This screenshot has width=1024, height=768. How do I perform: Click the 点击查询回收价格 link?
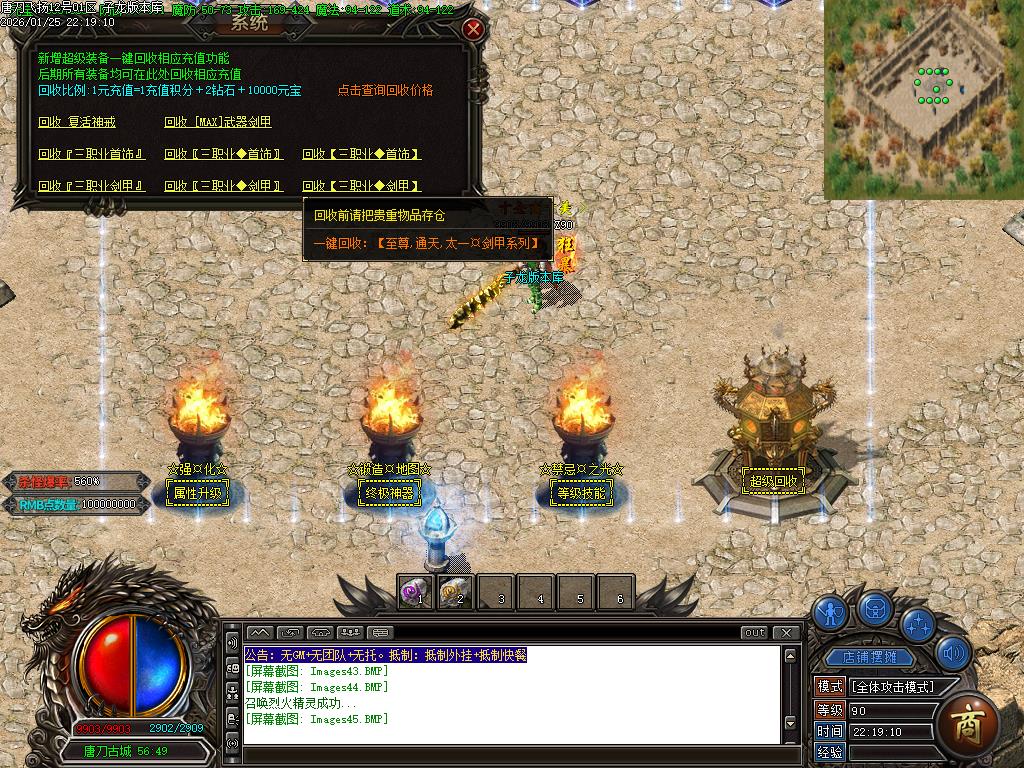click(x=385, y=90)
